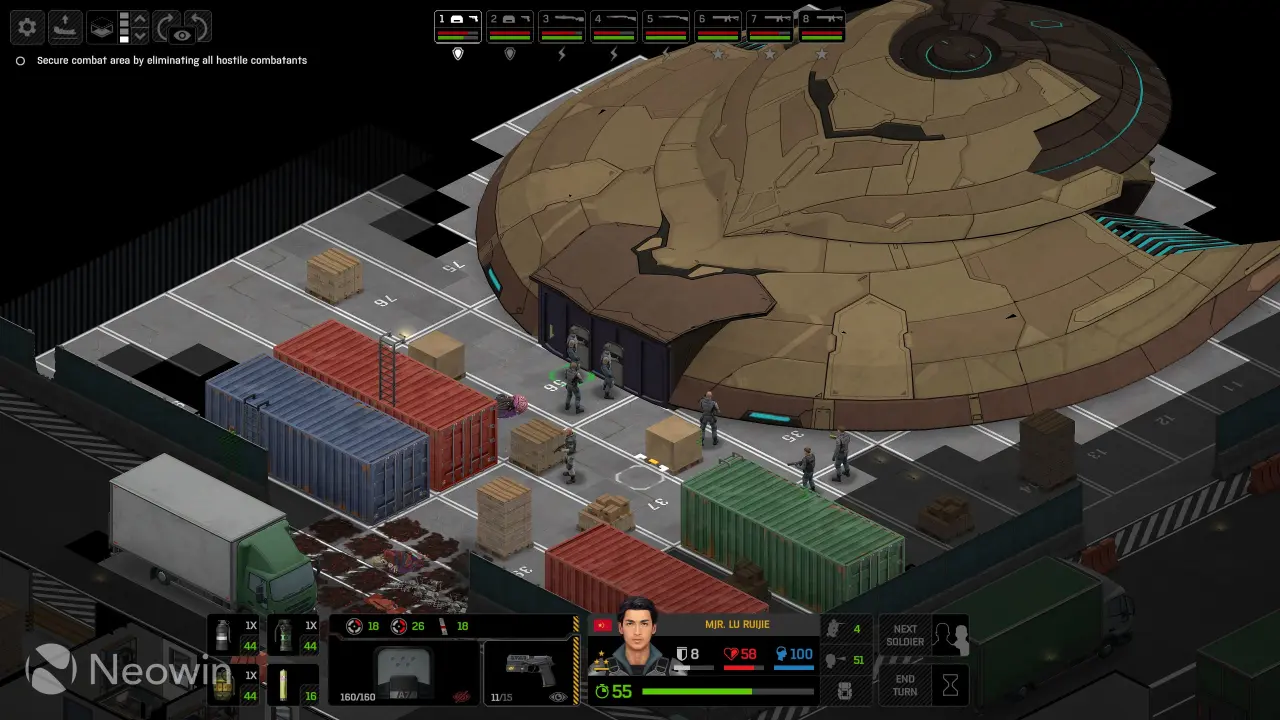Click the burst fire crosshair icon showing 26

[x=398, y=626]
